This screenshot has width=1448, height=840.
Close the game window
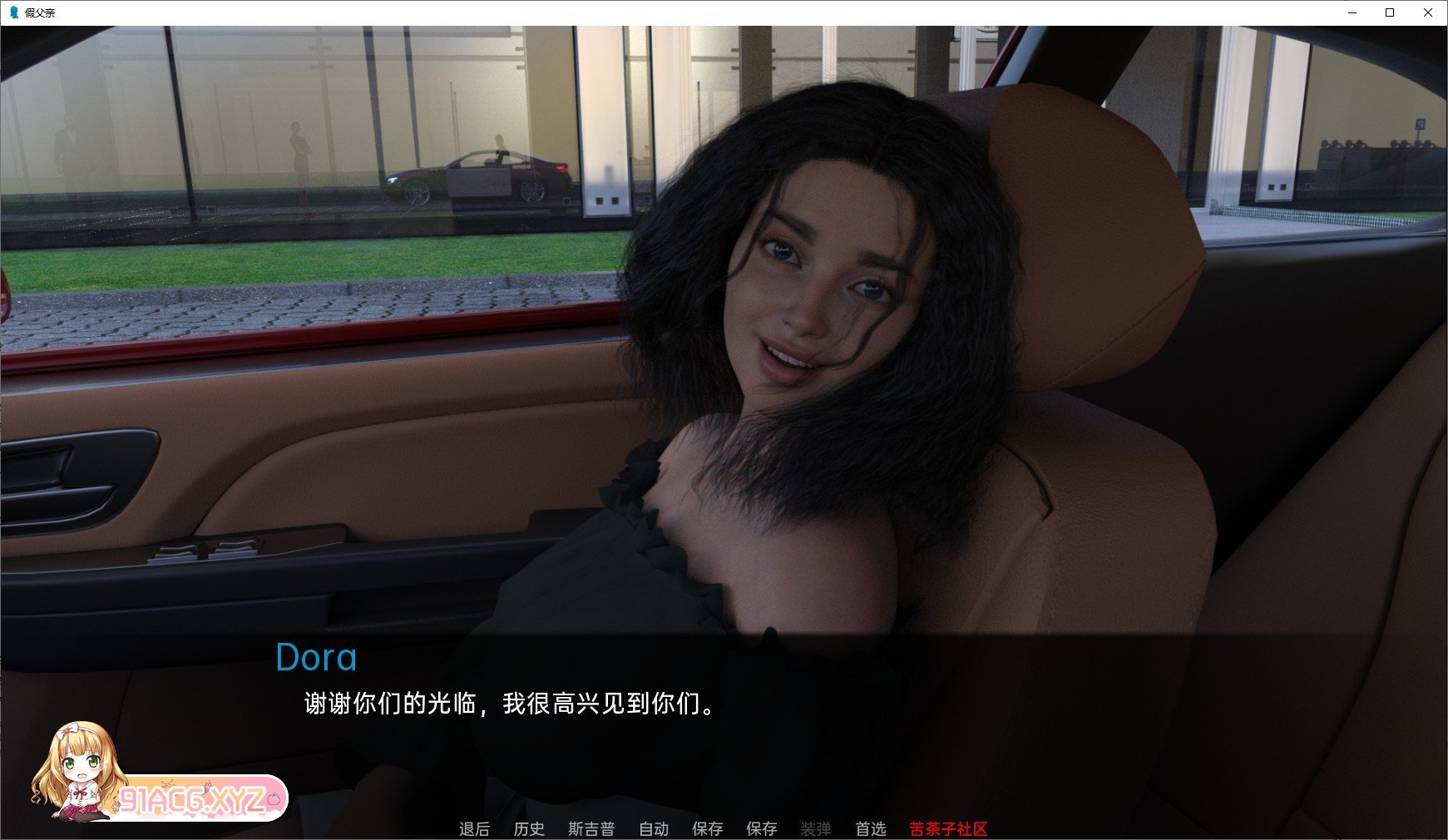(x=1428, y=12)
